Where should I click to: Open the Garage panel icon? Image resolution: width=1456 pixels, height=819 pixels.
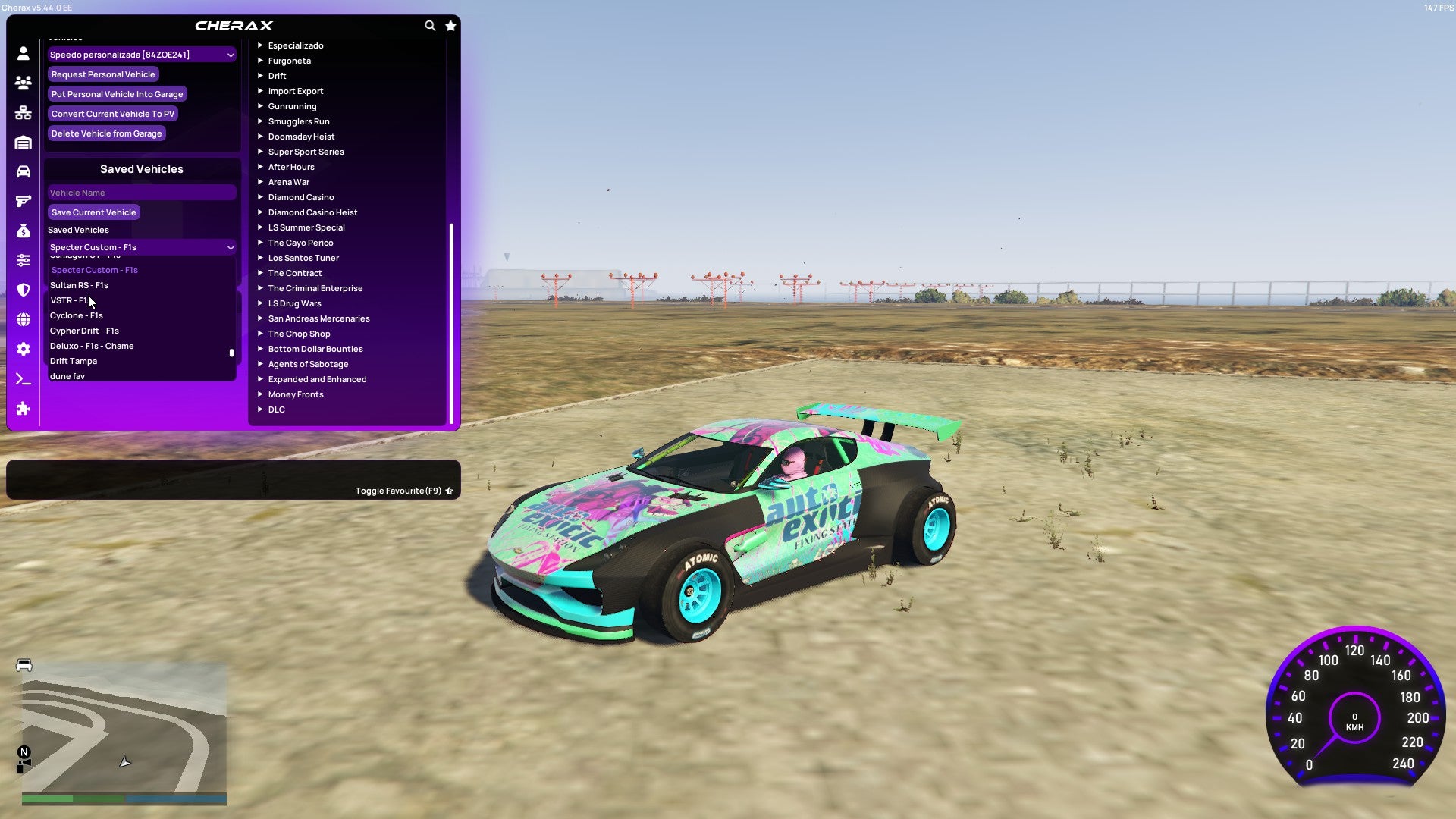click(23, 142)
